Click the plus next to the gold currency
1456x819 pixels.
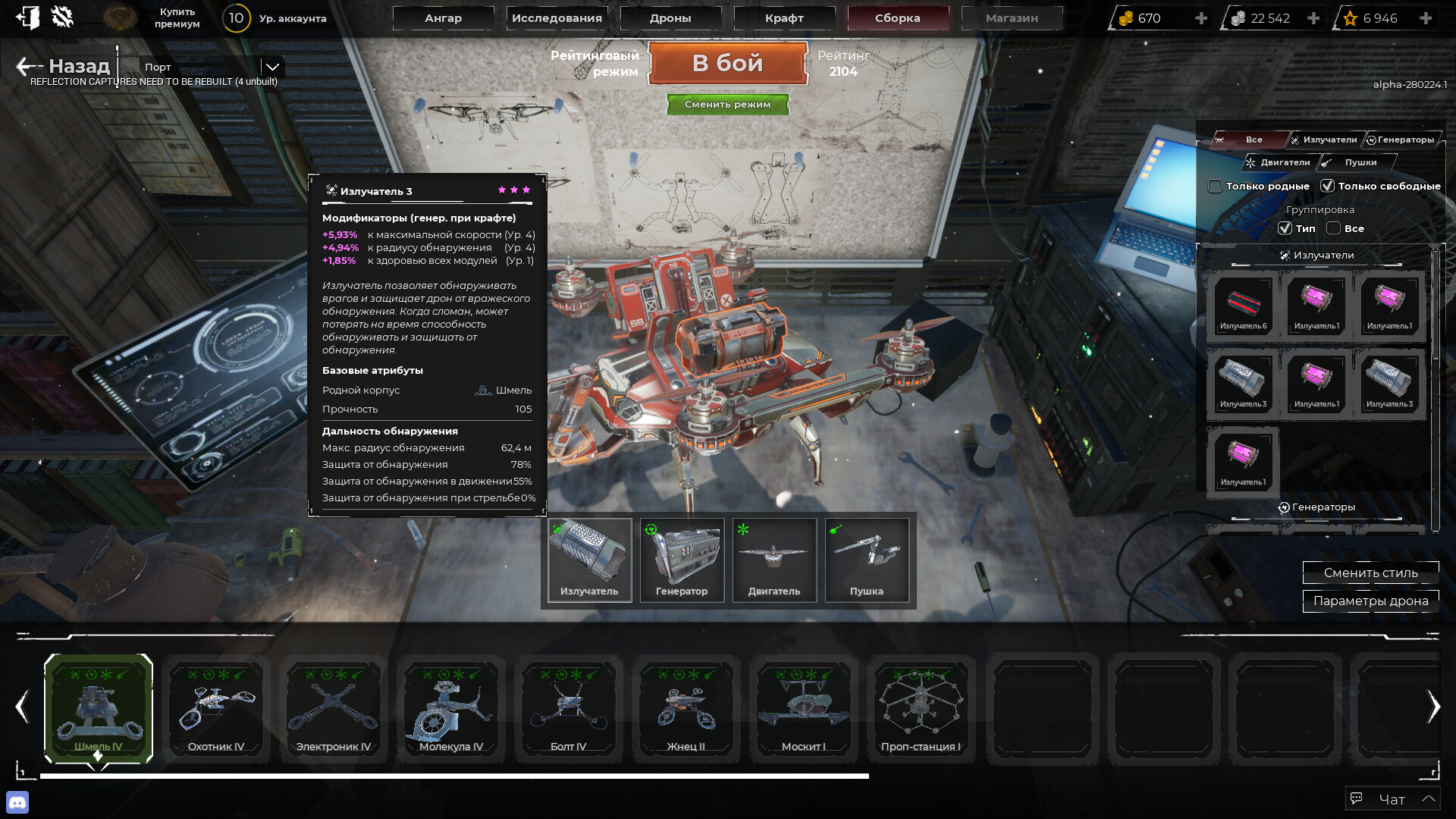(1201, 17)
